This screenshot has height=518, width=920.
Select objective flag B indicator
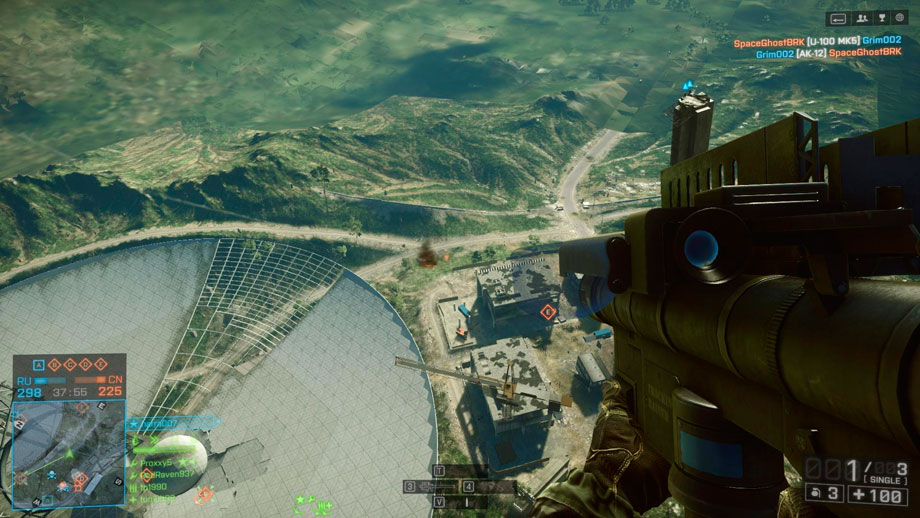click(x=56, y=365)
